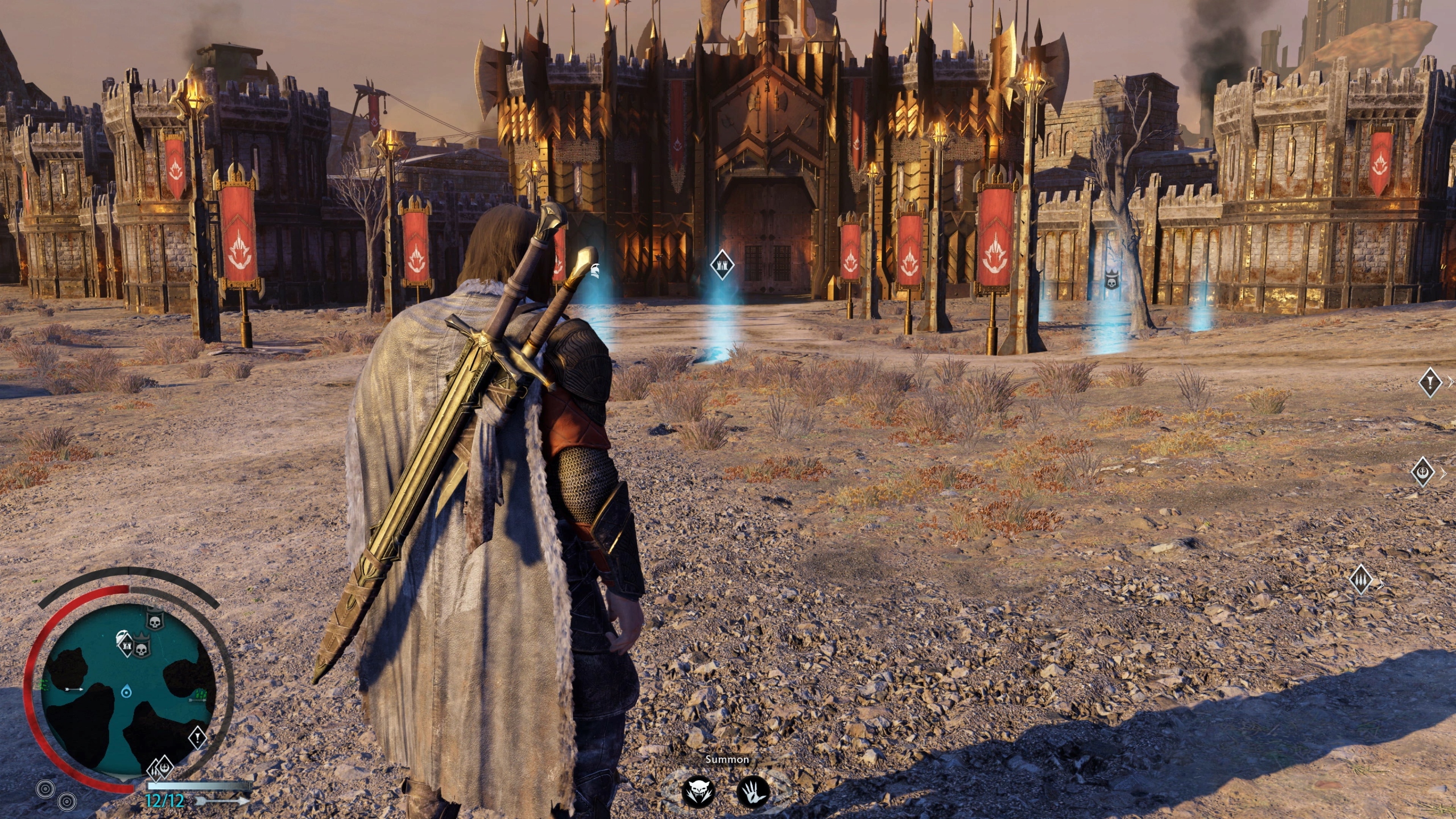The height and width of the screenshot is (819, 1456).
Task: Click the crescent-crest mission marker on right edge
Action: [1423, 472]
